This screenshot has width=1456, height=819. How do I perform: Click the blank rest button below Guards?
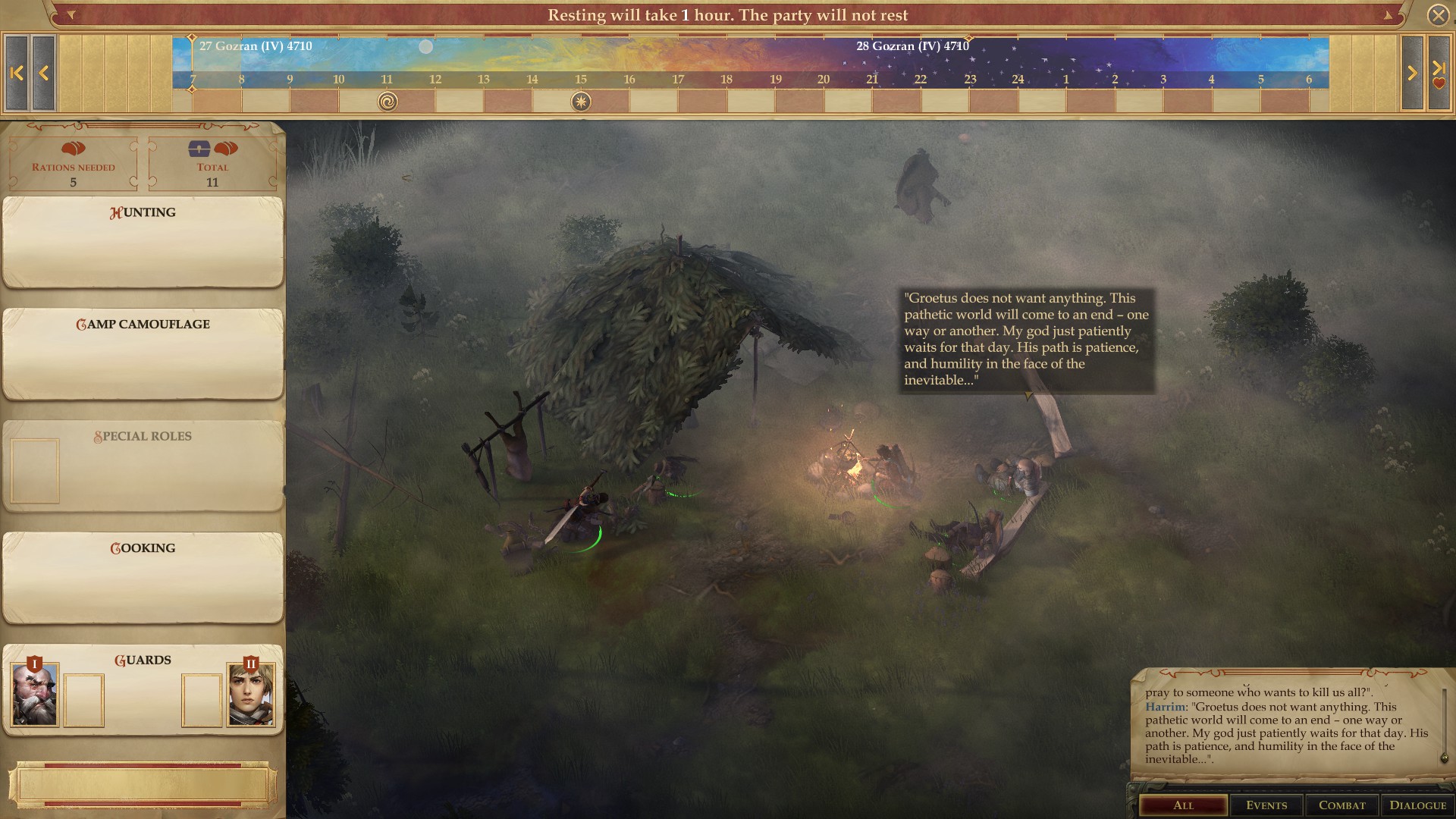143,785
